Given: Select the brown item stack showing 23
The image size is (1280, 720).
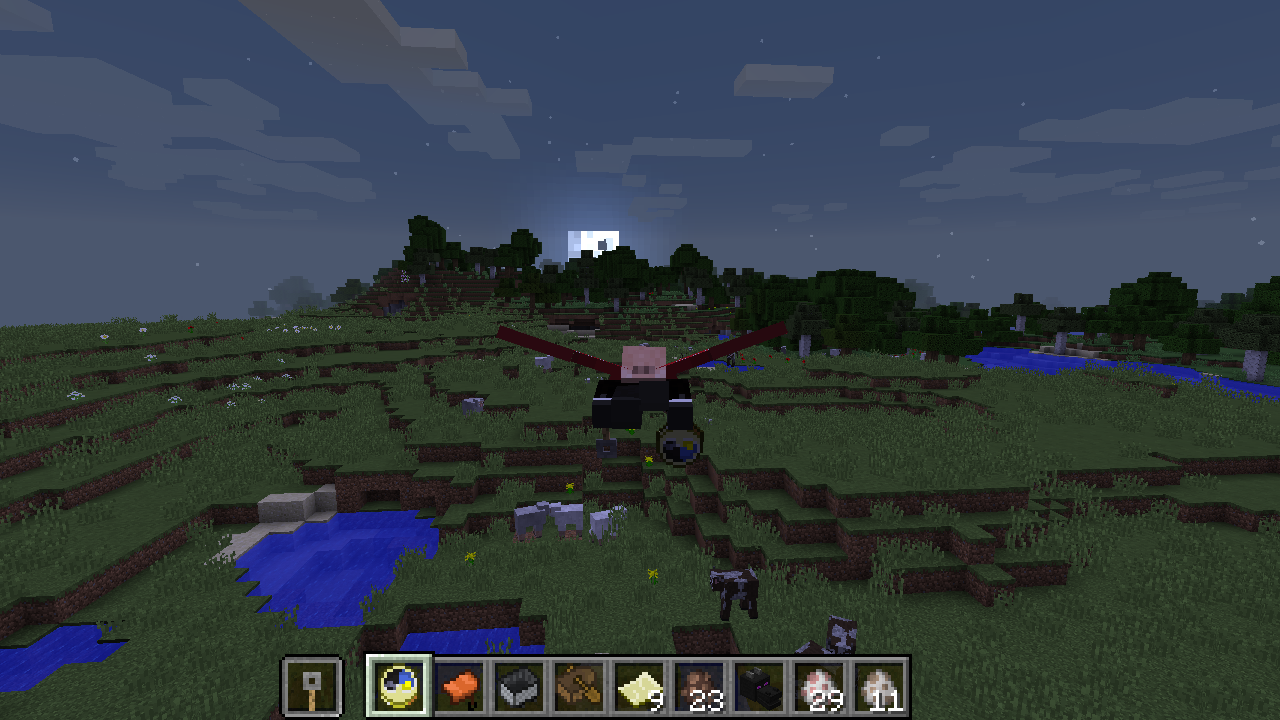Looking at the screenshot, I should [x=700, y=688].
